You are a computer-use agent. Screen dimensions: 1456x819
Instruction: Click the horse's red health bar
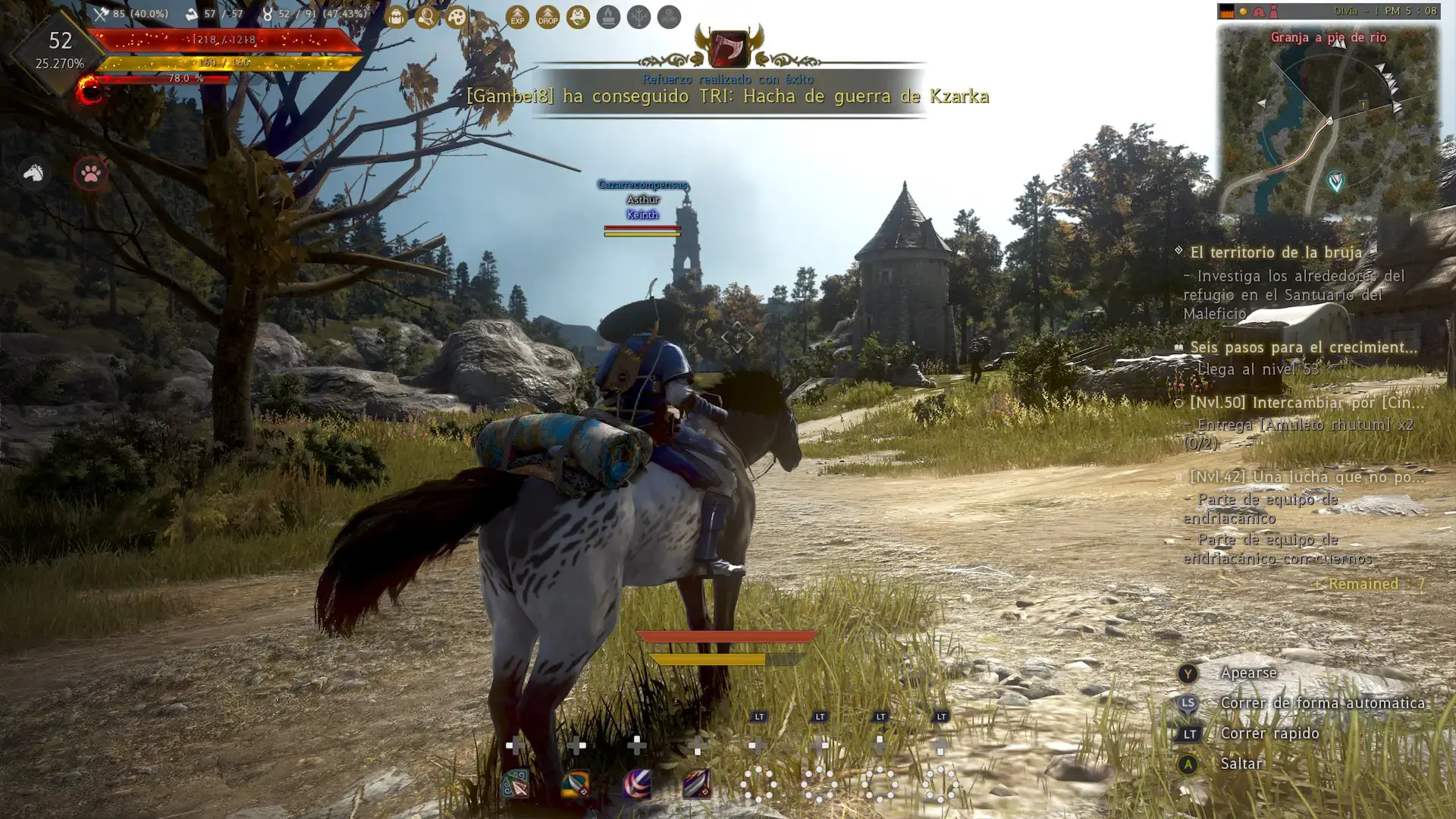coord(724,638)
